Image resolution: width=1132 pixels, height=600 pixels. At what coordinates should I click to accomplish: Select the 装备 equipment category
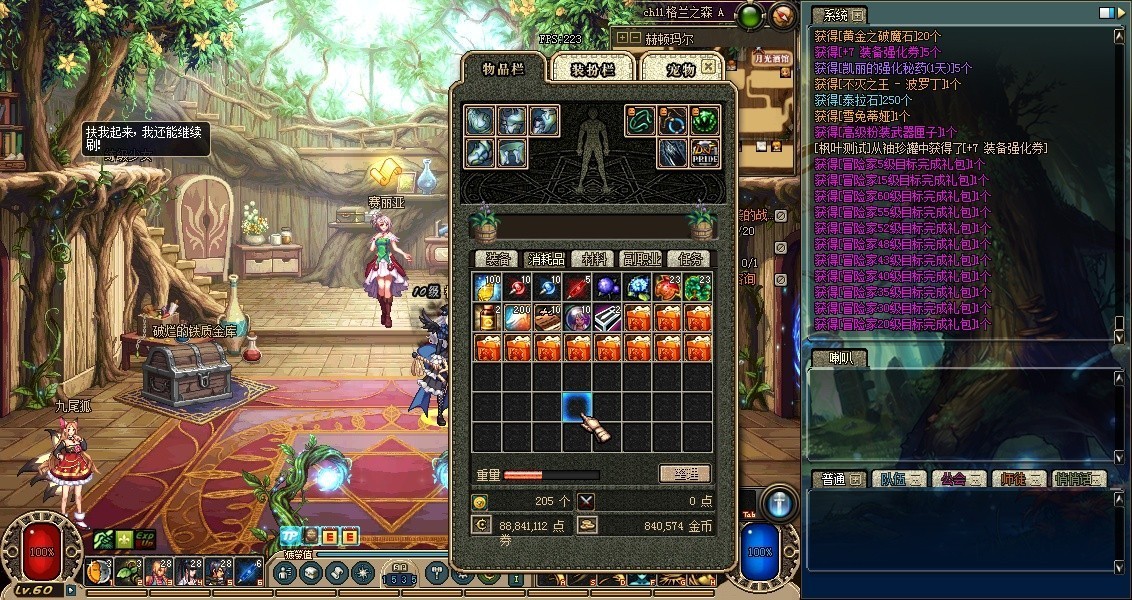coord(495,259)
